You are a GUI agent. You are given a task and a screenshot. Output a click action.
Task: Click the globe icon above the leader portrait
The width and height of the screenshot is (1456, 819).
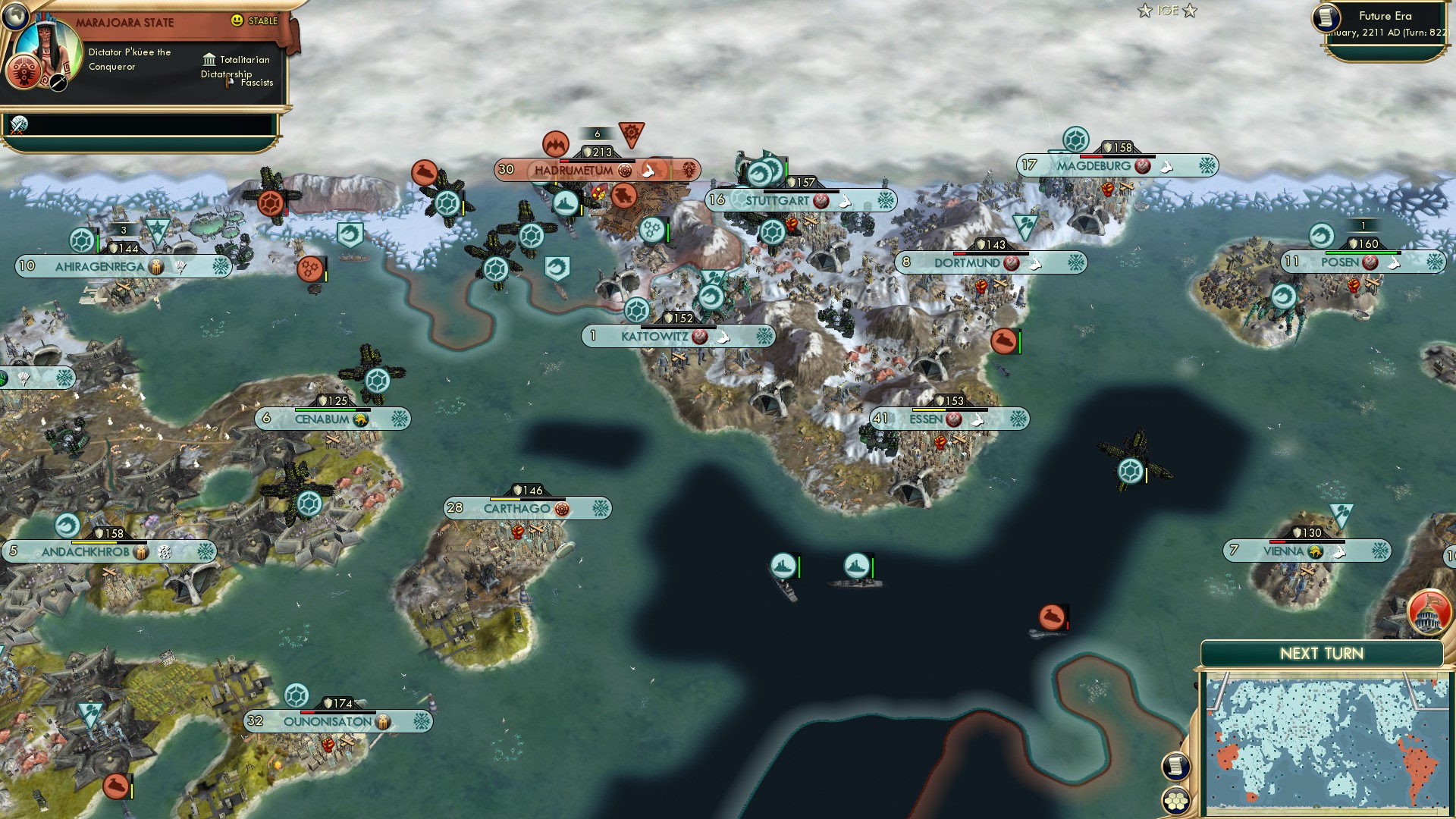[14, 15]
